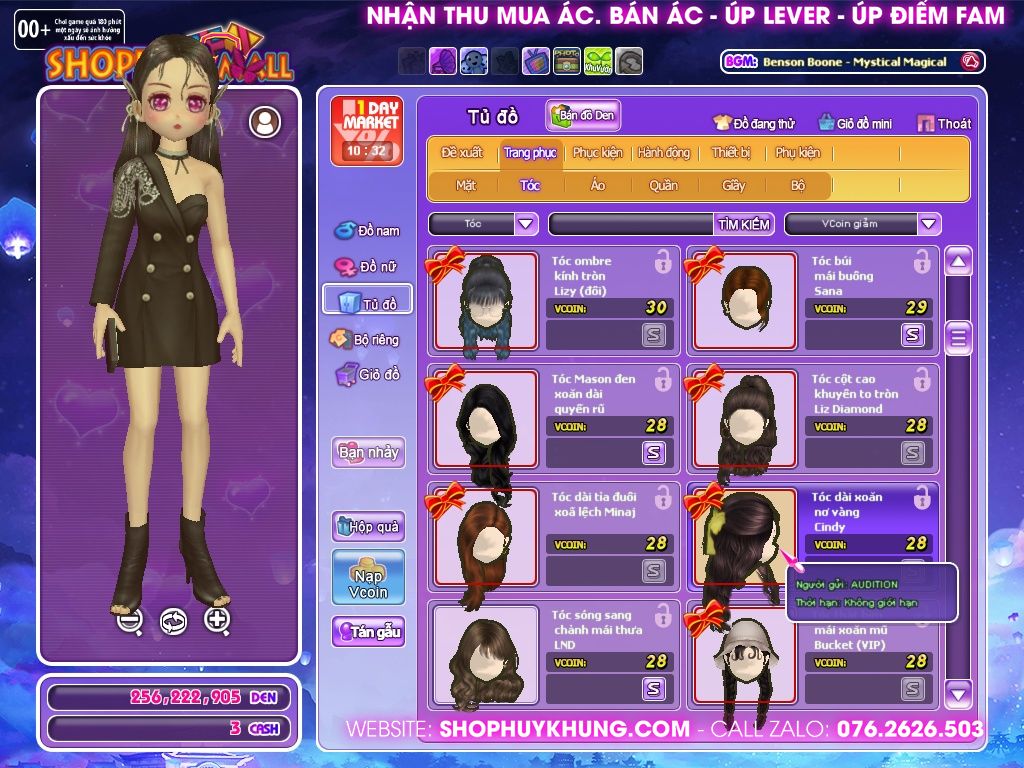
Task: Open the Thiết bị tab
Action: pos(731,153)
